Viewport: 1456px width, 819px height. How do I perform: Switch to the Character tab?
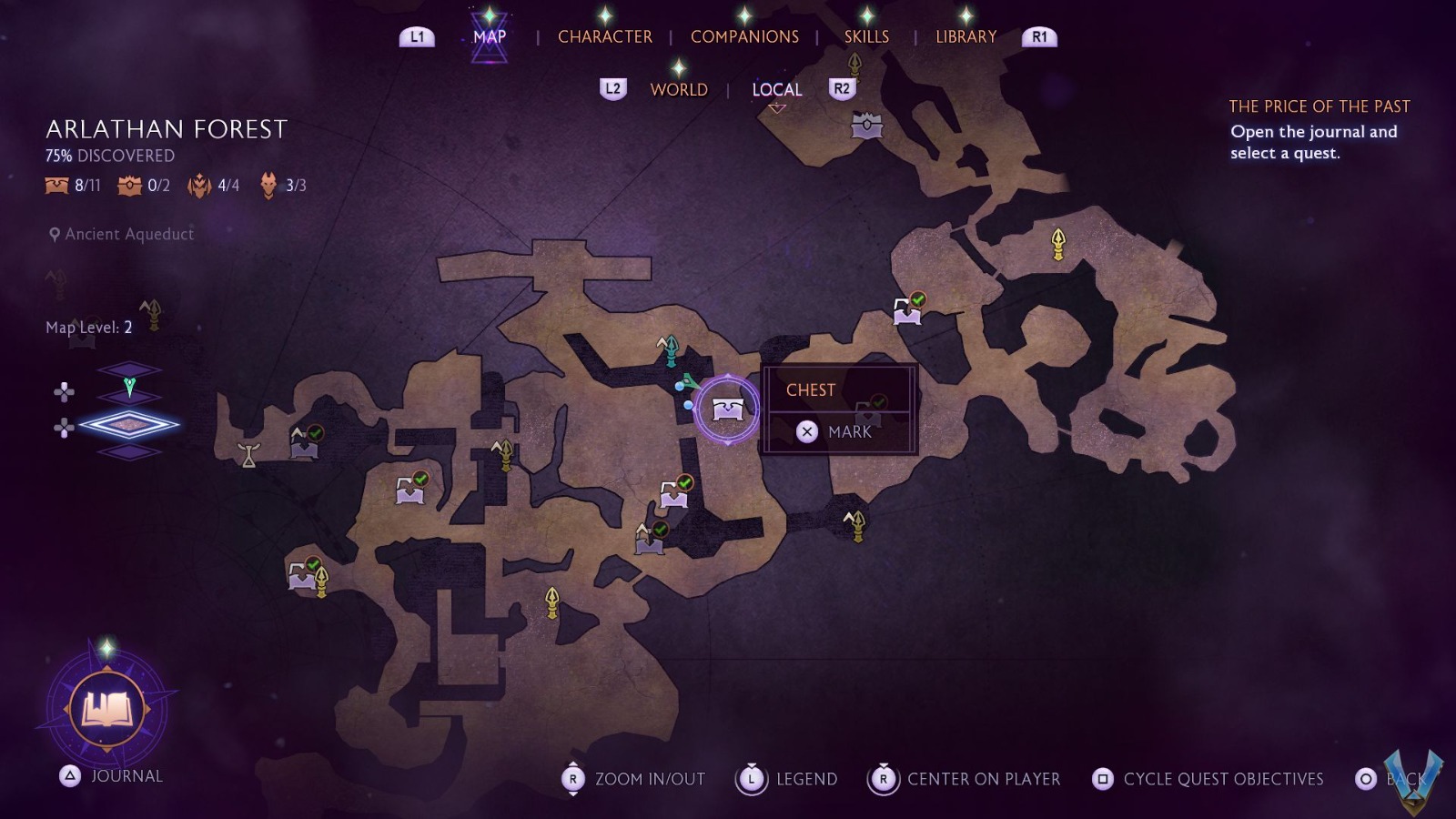point(604,36)
